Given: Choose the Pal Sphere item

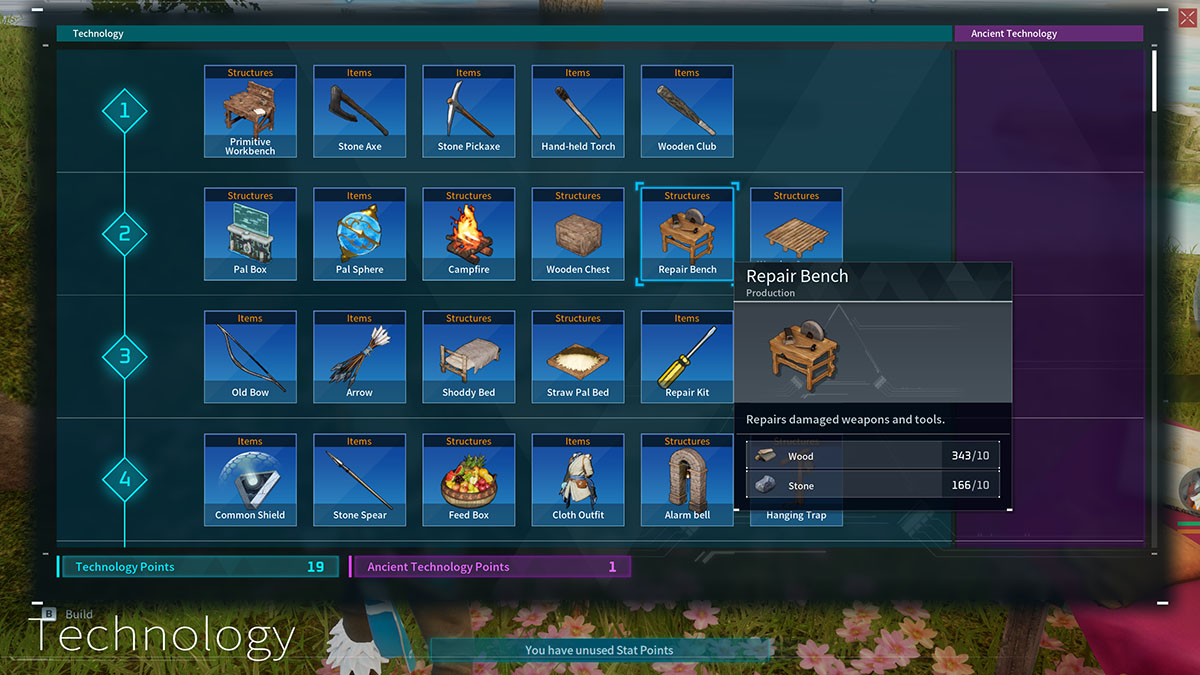Looking at the screenshot, I should tap(359, 234).
